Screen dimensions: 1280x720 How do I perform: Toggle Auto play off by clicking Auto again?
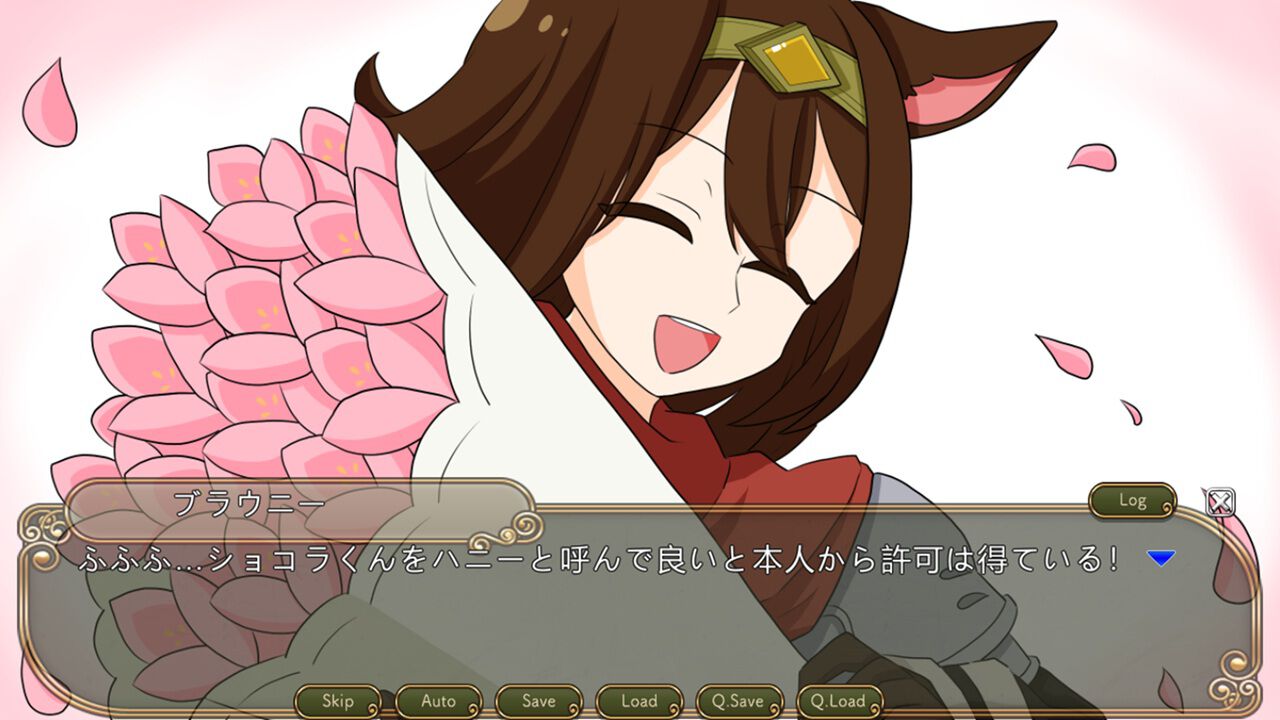(440, 702)
